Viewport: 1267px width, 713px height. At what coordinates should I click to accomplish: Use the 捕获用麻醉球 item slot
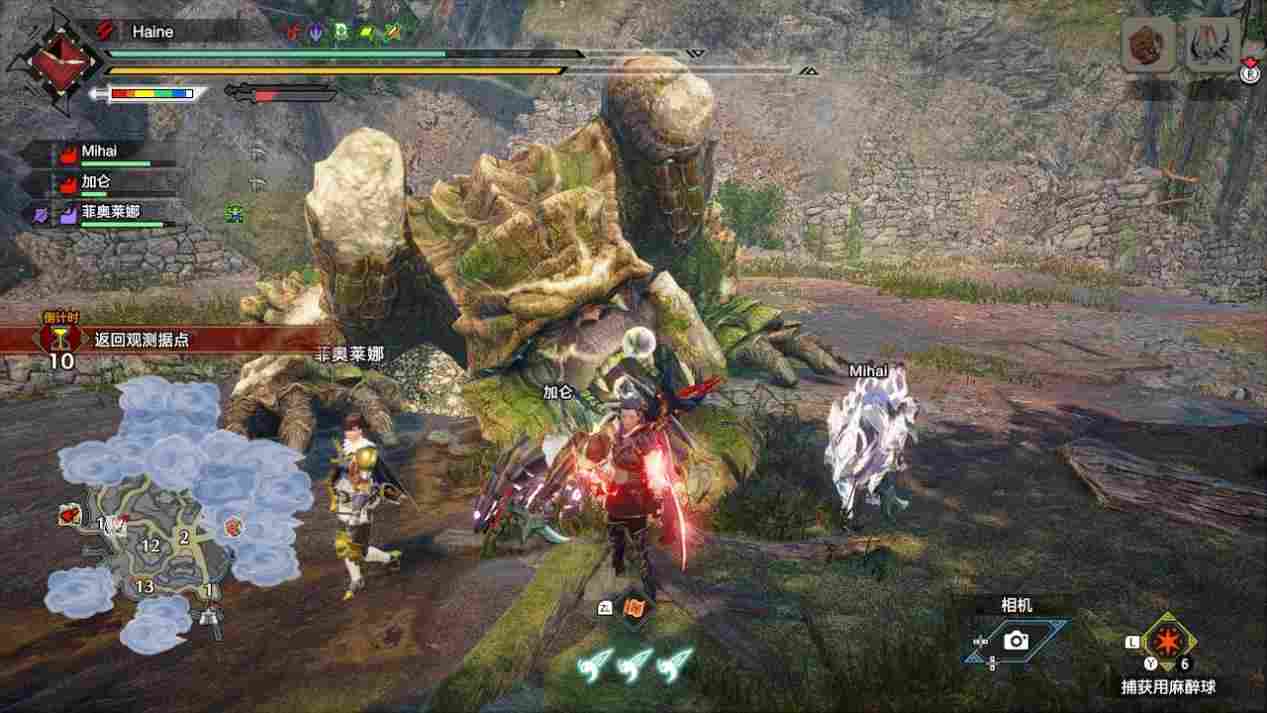1165,638
